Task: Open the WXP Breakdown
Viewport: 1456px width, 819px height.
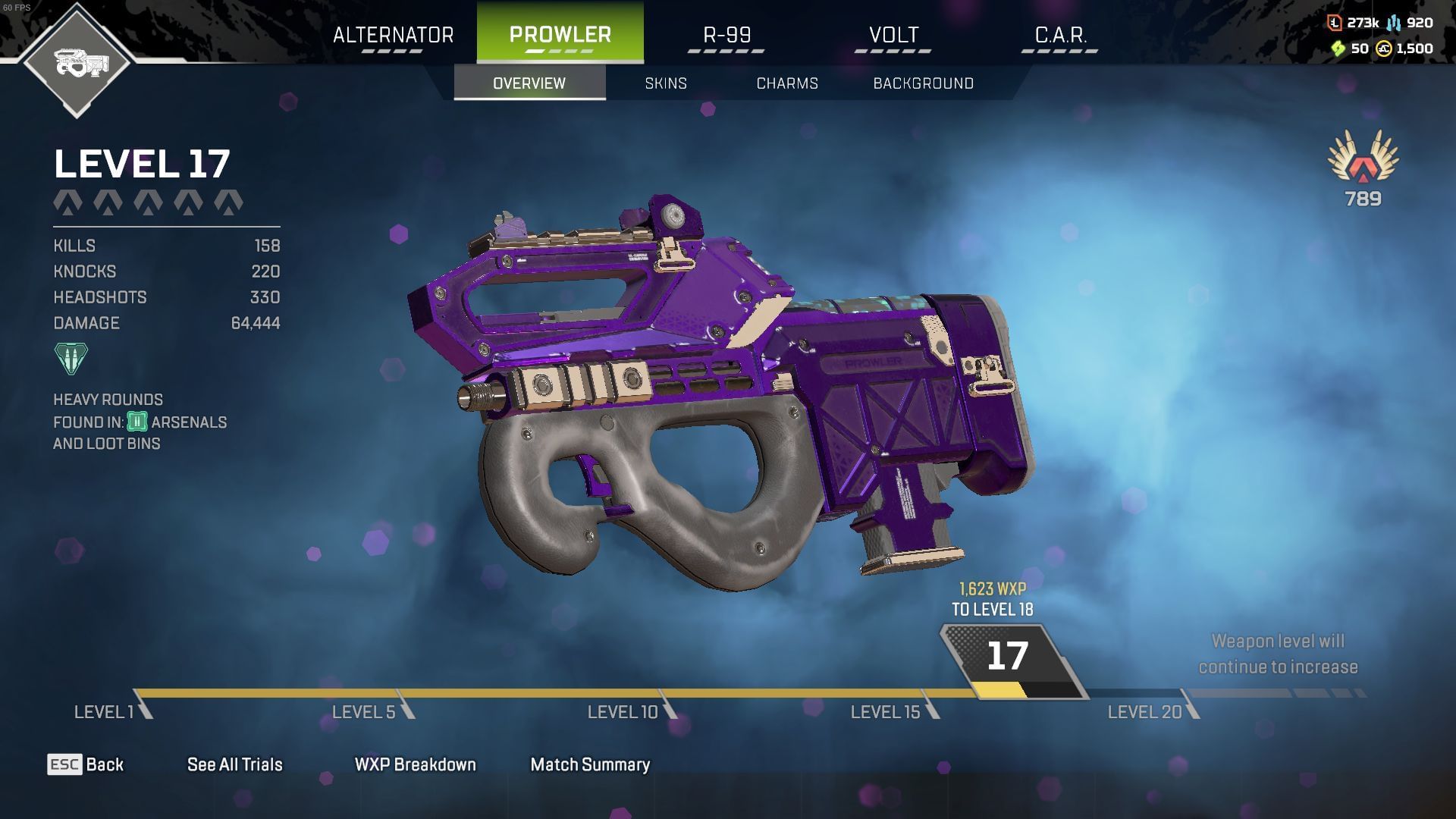Action: pos(414,764)
